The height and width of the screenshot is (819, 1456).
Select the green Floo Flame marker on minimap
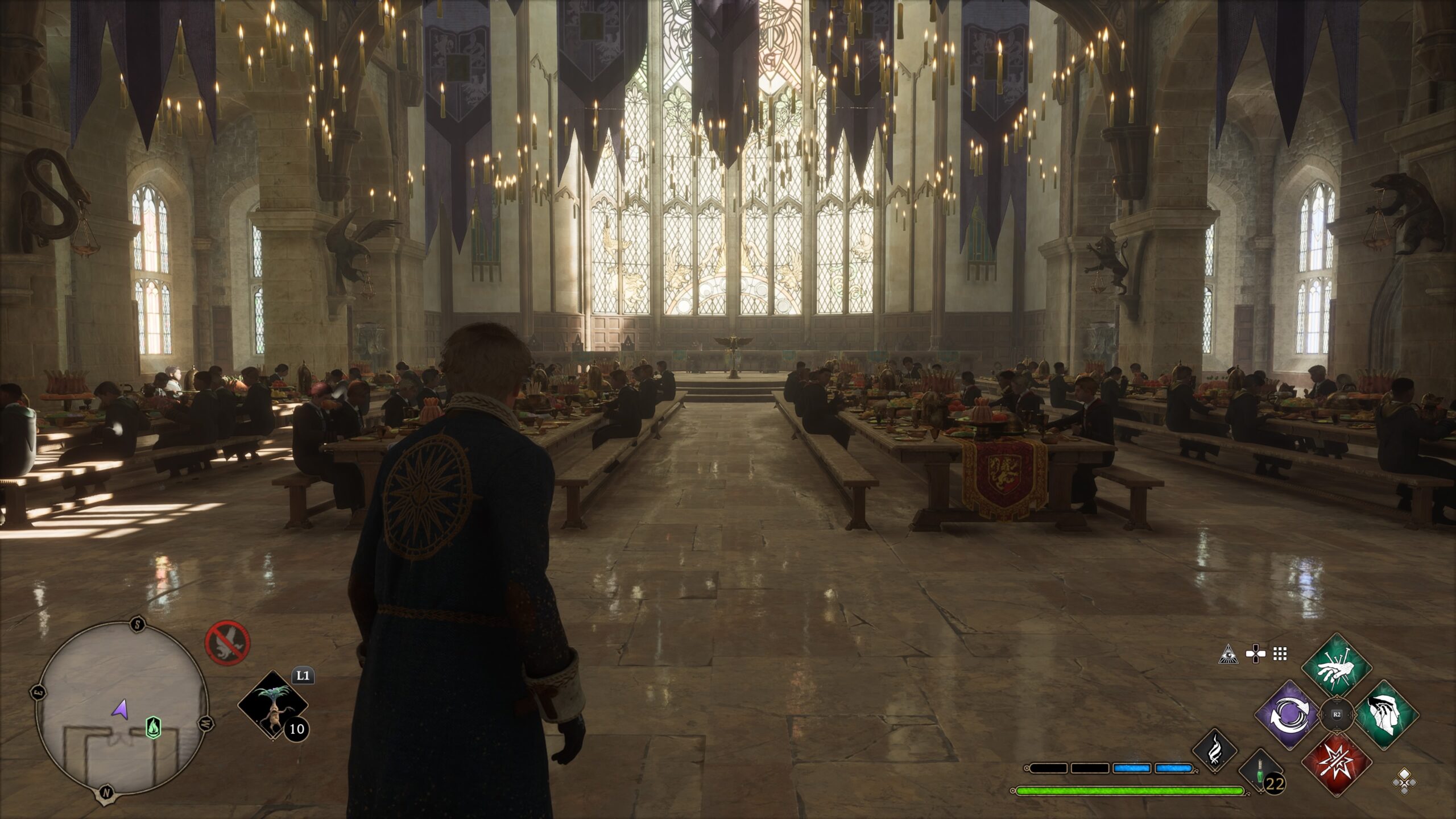click(x=153, y=727)
